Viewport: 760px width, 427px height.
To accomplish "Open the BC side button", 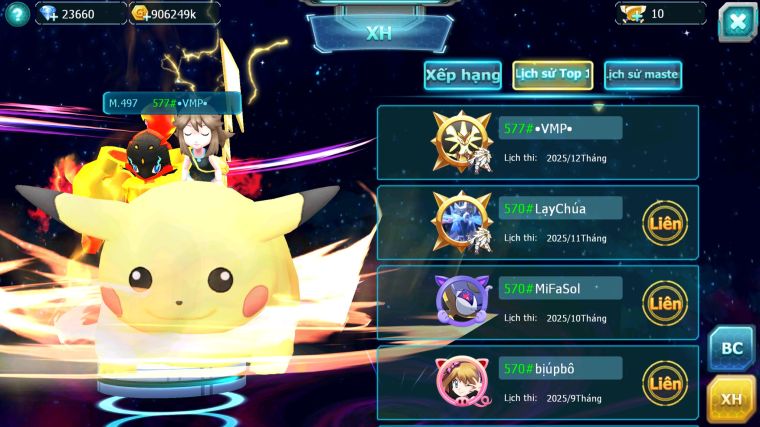I will coord(732,348).
